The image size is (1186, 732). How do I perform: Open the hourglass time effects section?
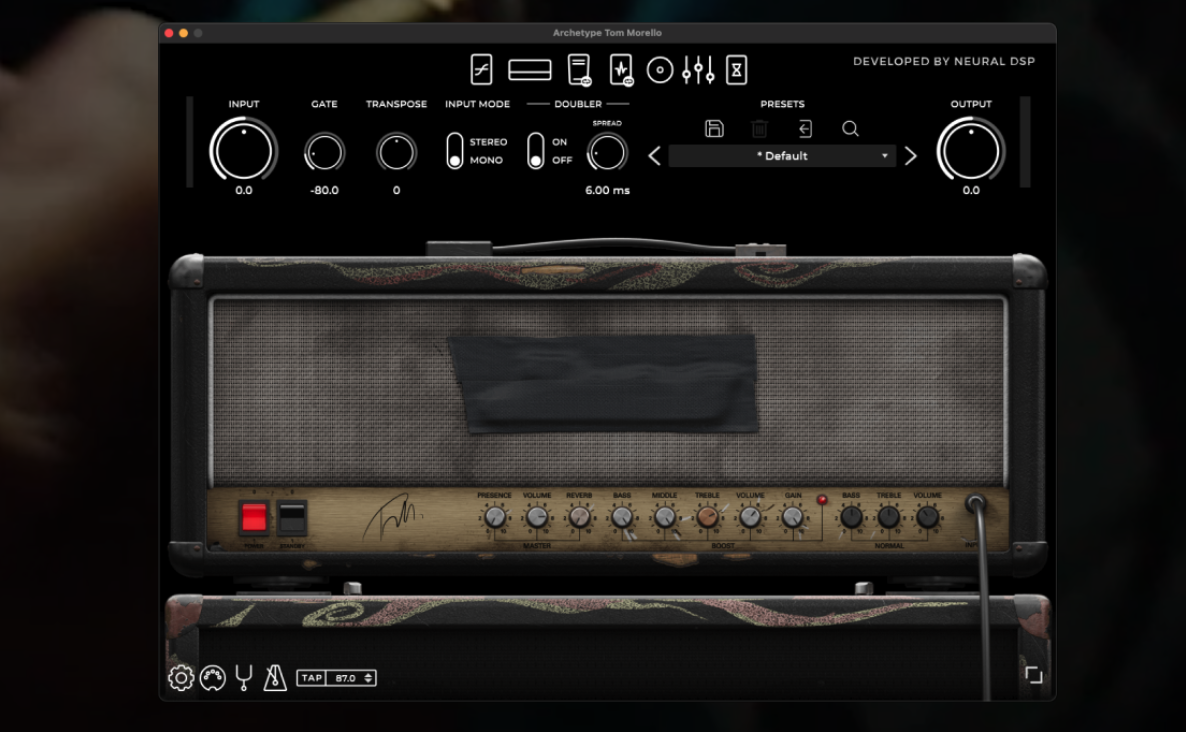tap(737, 70)
